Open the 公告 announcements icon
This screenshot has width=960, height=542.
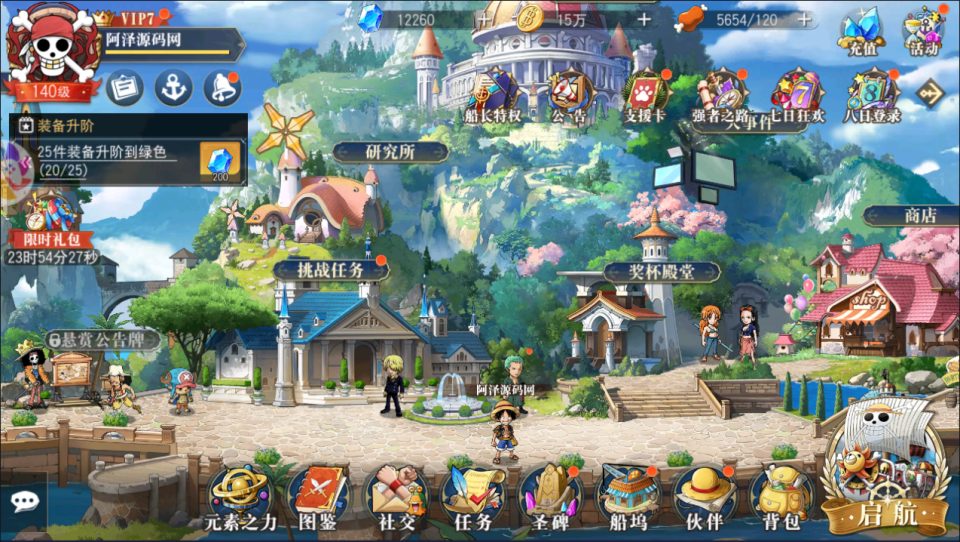click(569, 95)
